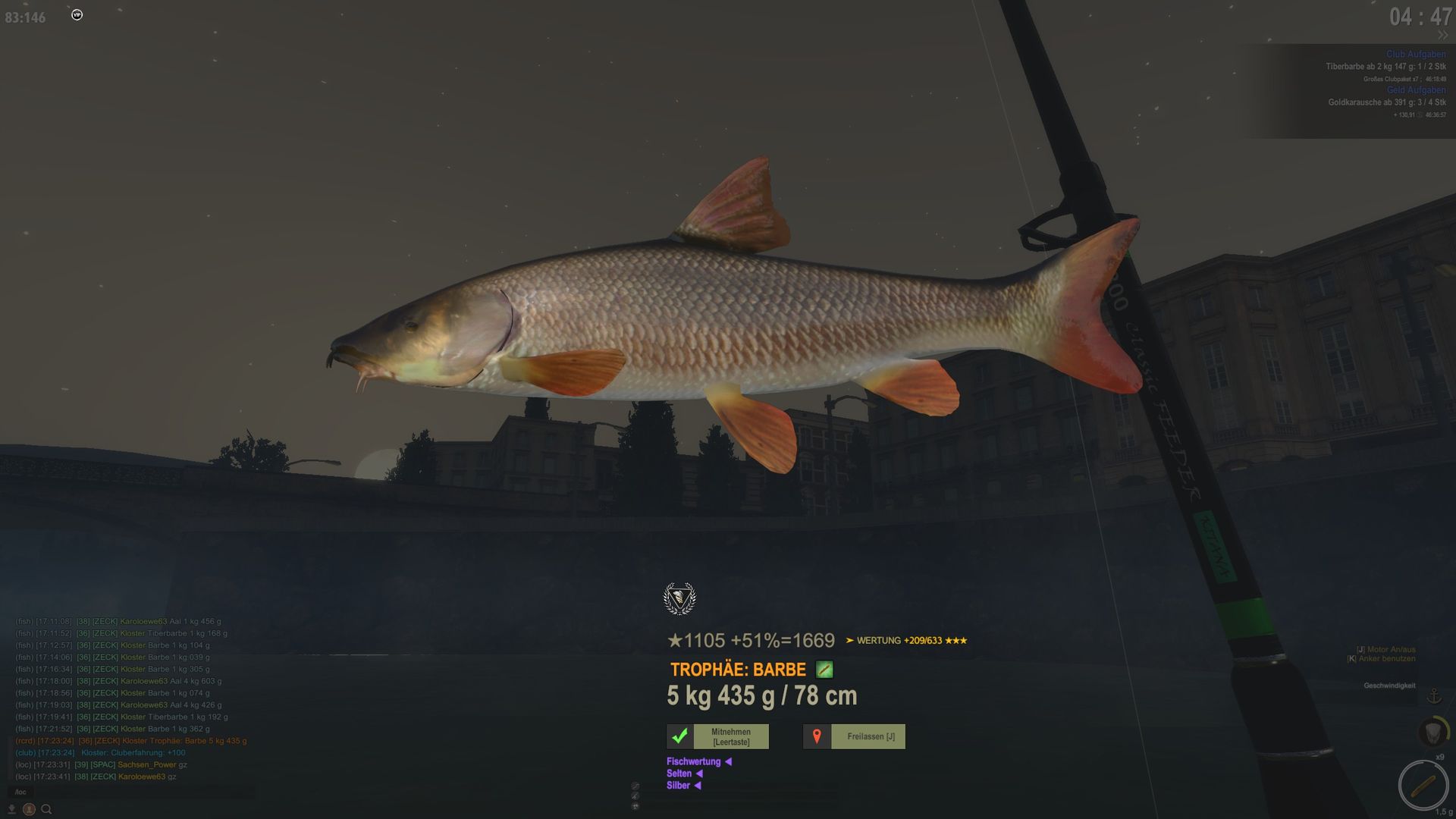Click the green bait icon beside Trophäe: Barbe
The width and height of the screenshot is (1456, 819).
point(824,670)
